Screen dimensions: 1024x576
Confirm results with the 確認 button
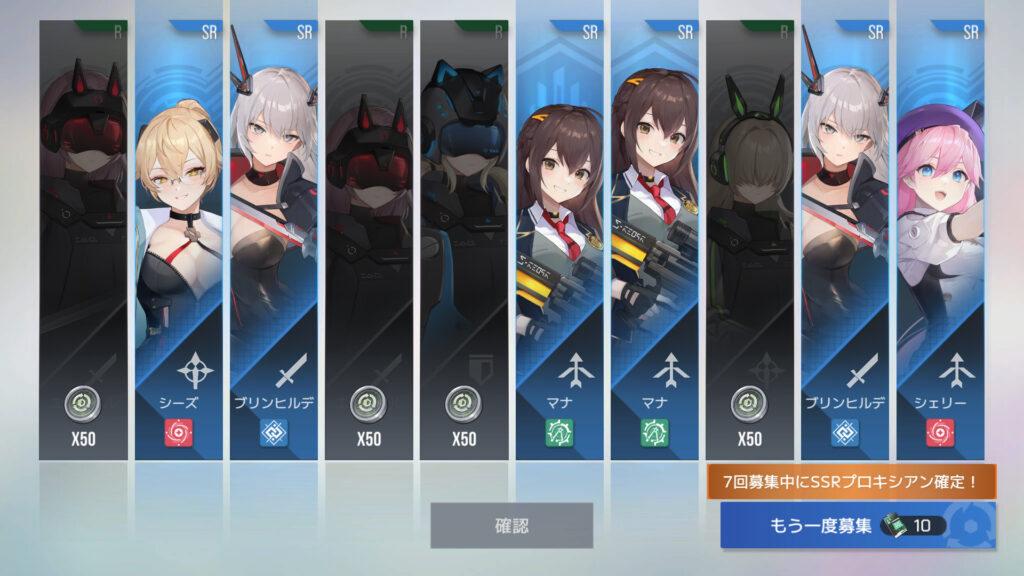pyautogui.click(x=511, y=525)
